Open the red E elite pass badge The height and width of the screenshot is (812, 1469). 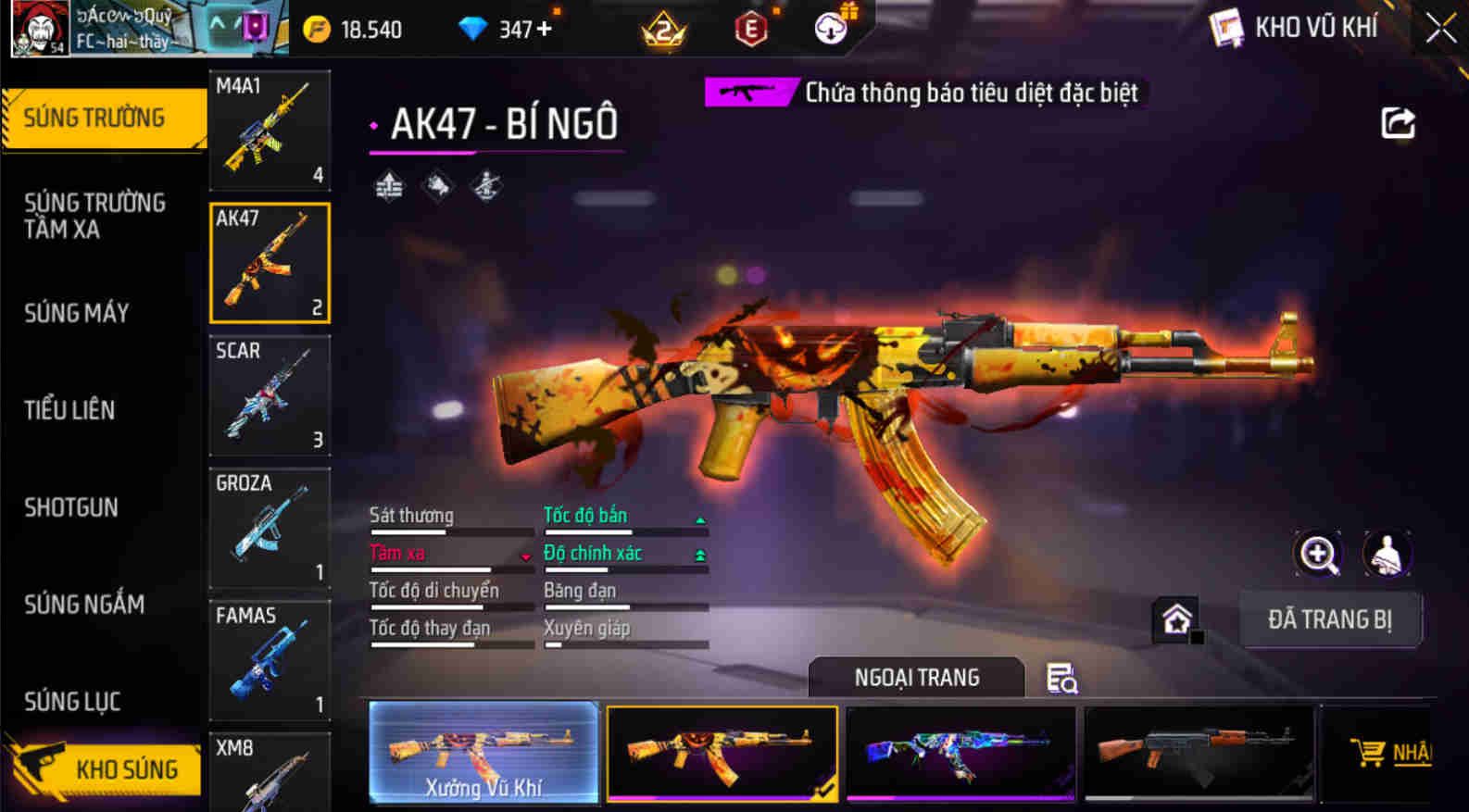coord(750,29)
